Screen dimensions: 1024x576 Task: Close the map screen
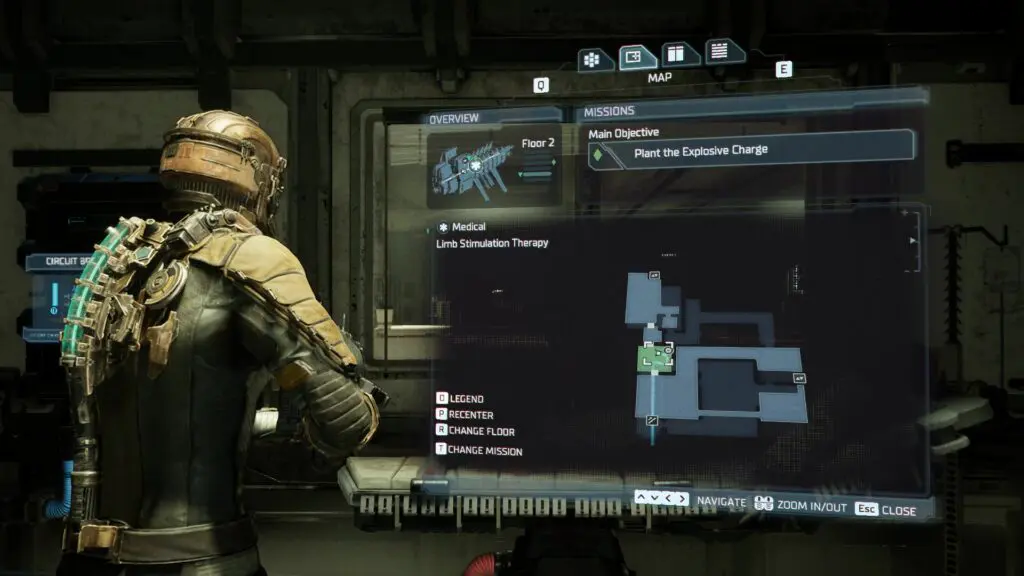pyautogui.click(x=887, y=509)
